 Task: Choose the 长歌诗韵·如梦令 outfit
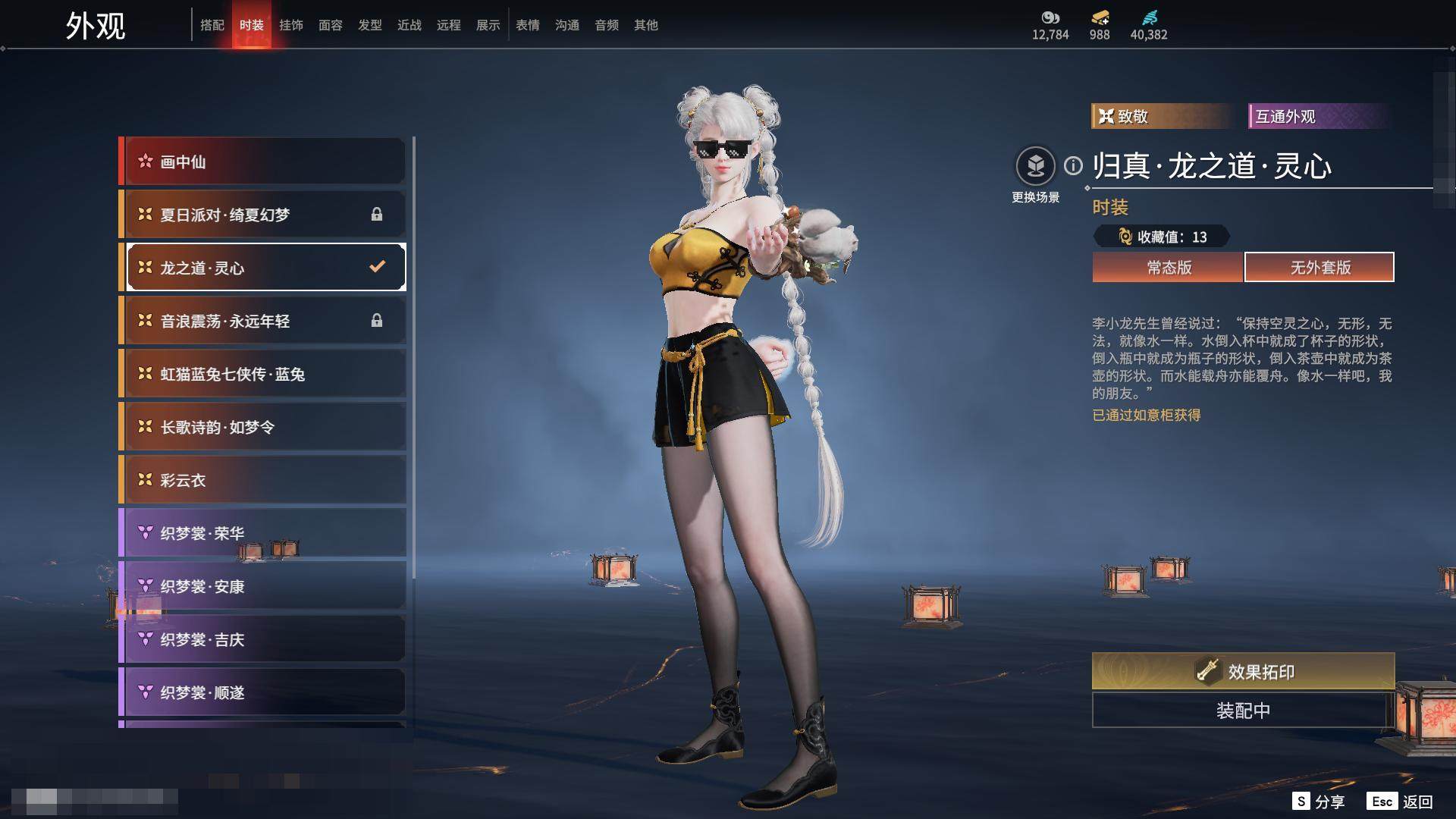262,427
